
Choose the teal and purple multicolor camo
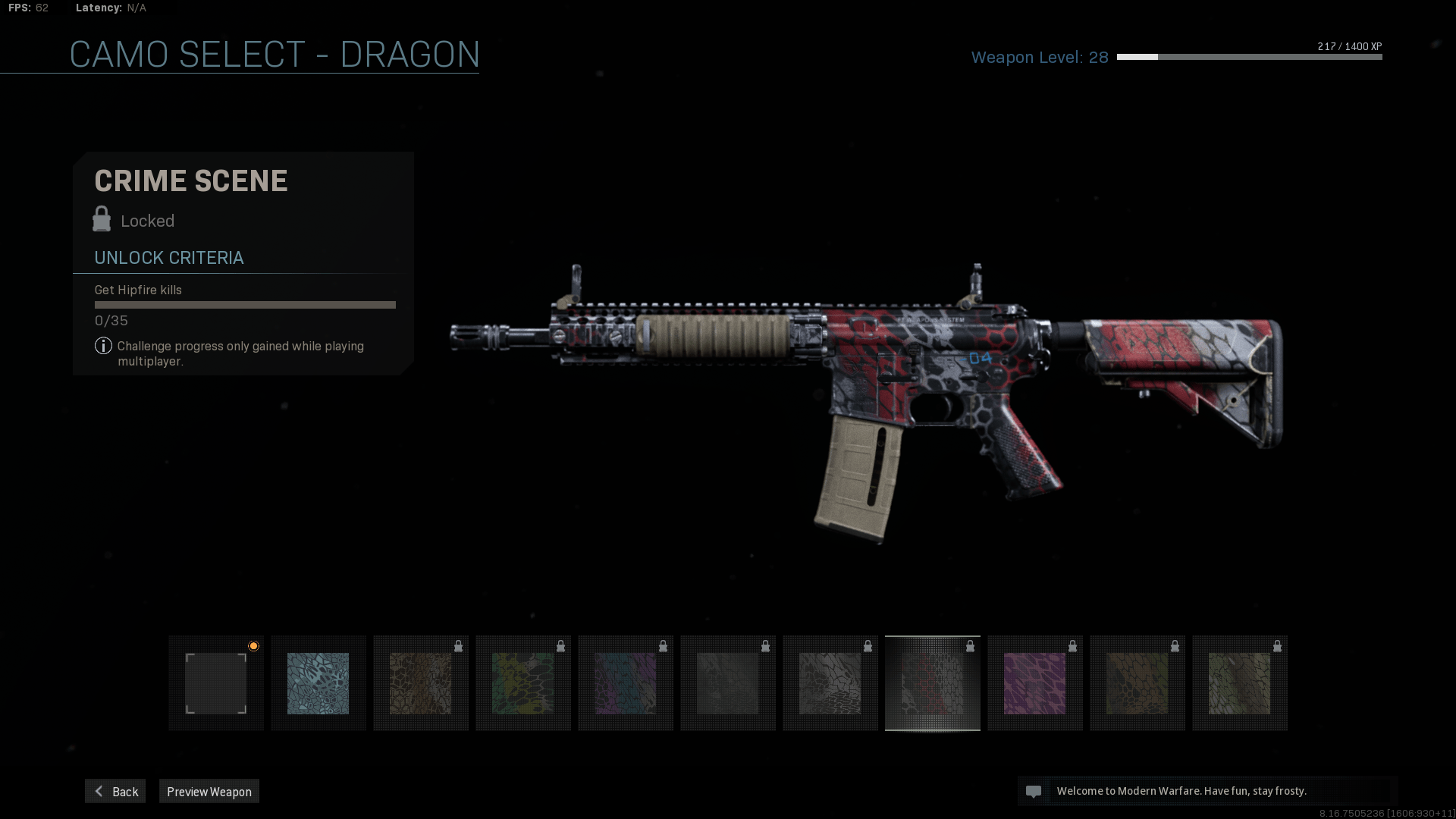pyautogui.click(x=626, y=683)
